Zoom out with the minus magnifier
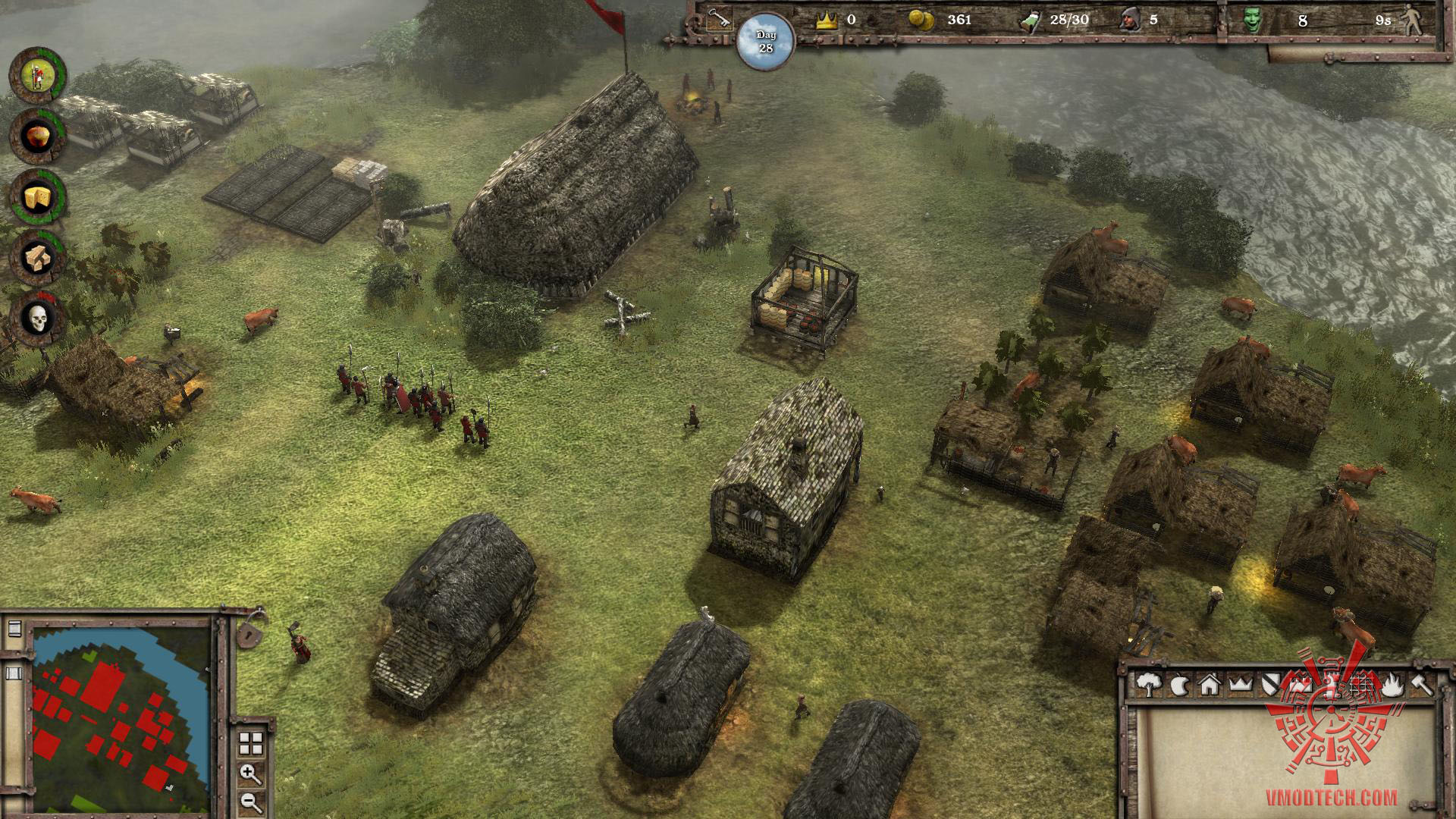The height and width of the screenshot is (819, 1456). tap(250, 802)
